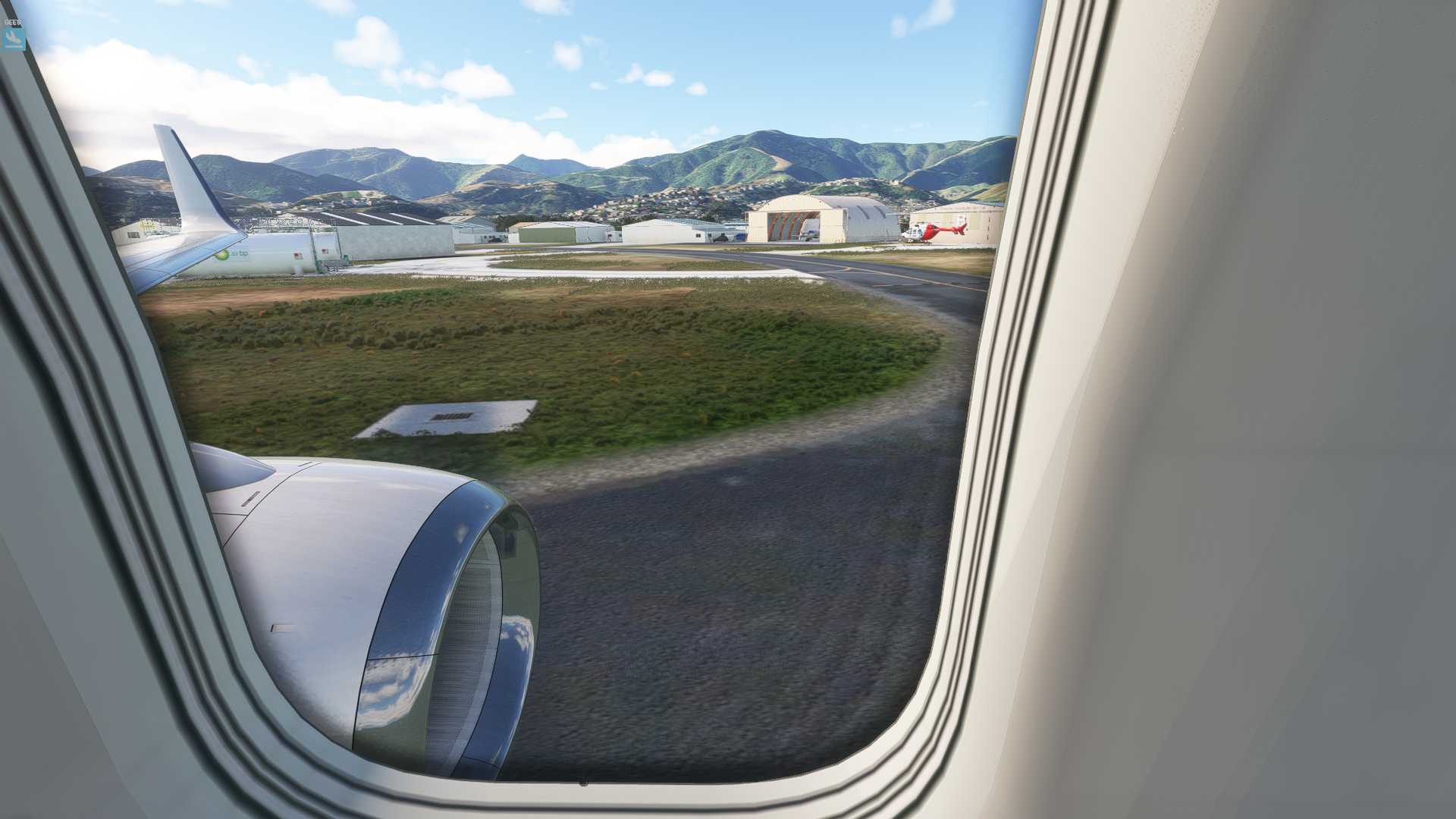Open the GEES landing overlay icon
Image resolution: width=1456 pixels, height=819 pixels.
tap(13, 38)
